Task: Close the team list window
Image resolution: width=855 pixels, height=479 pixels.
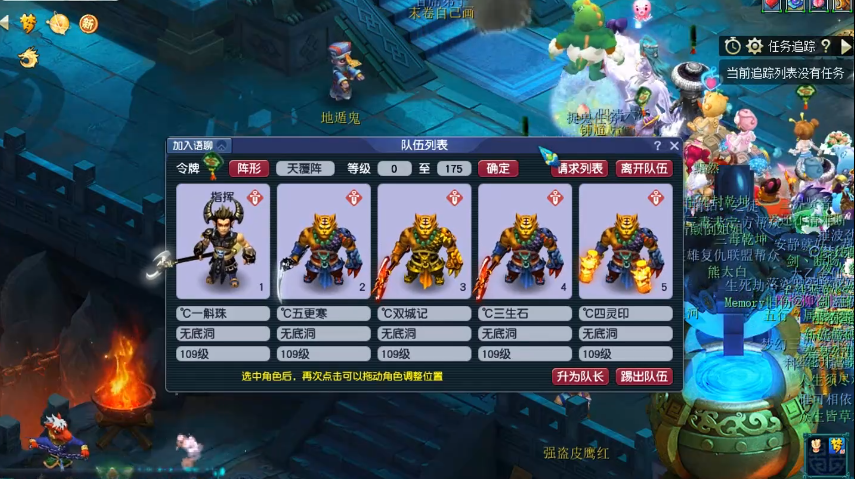Action: pos(674,146)
